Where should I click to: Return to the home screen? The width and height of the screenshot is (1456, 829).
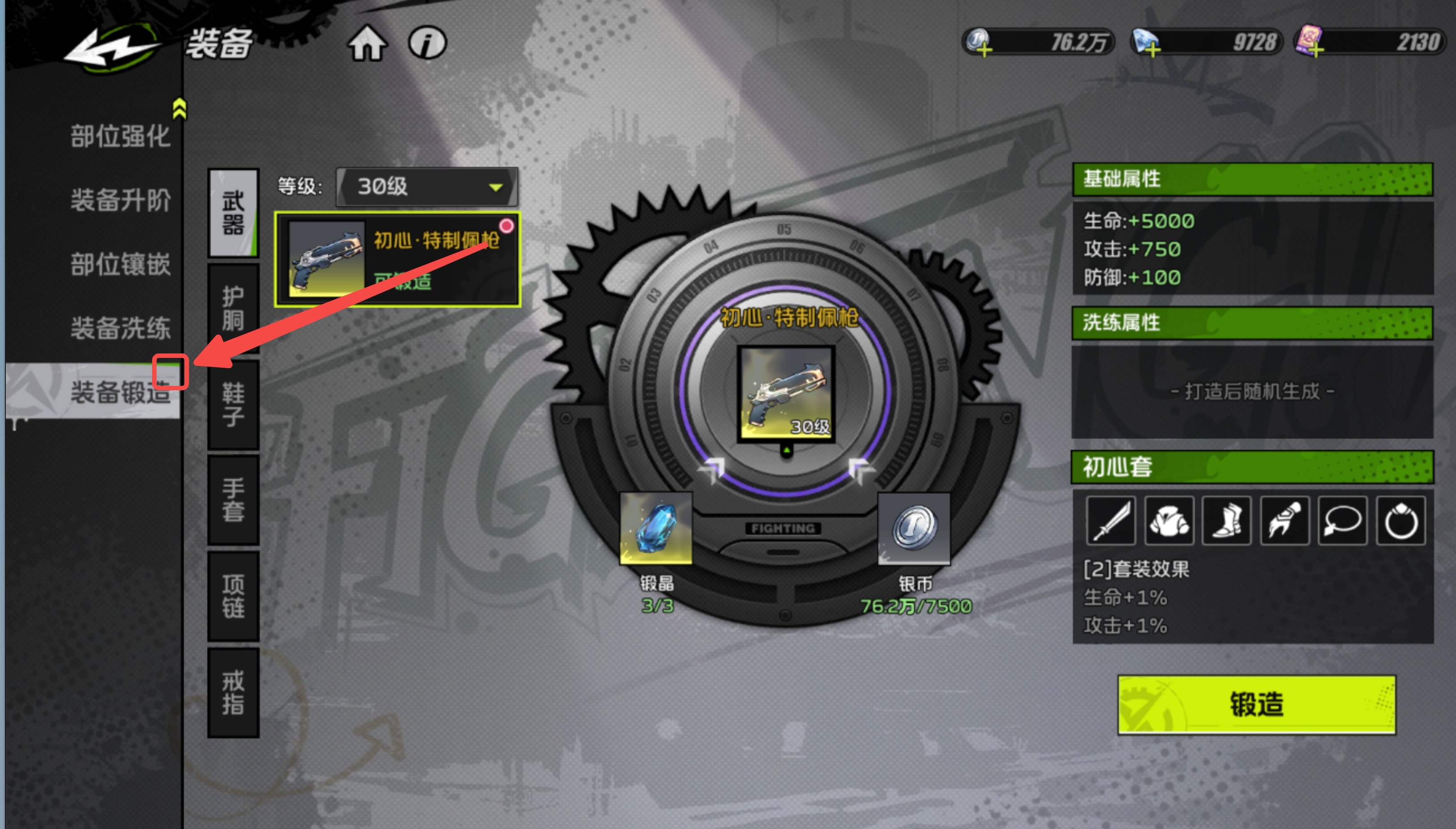[x=367, y=43]
